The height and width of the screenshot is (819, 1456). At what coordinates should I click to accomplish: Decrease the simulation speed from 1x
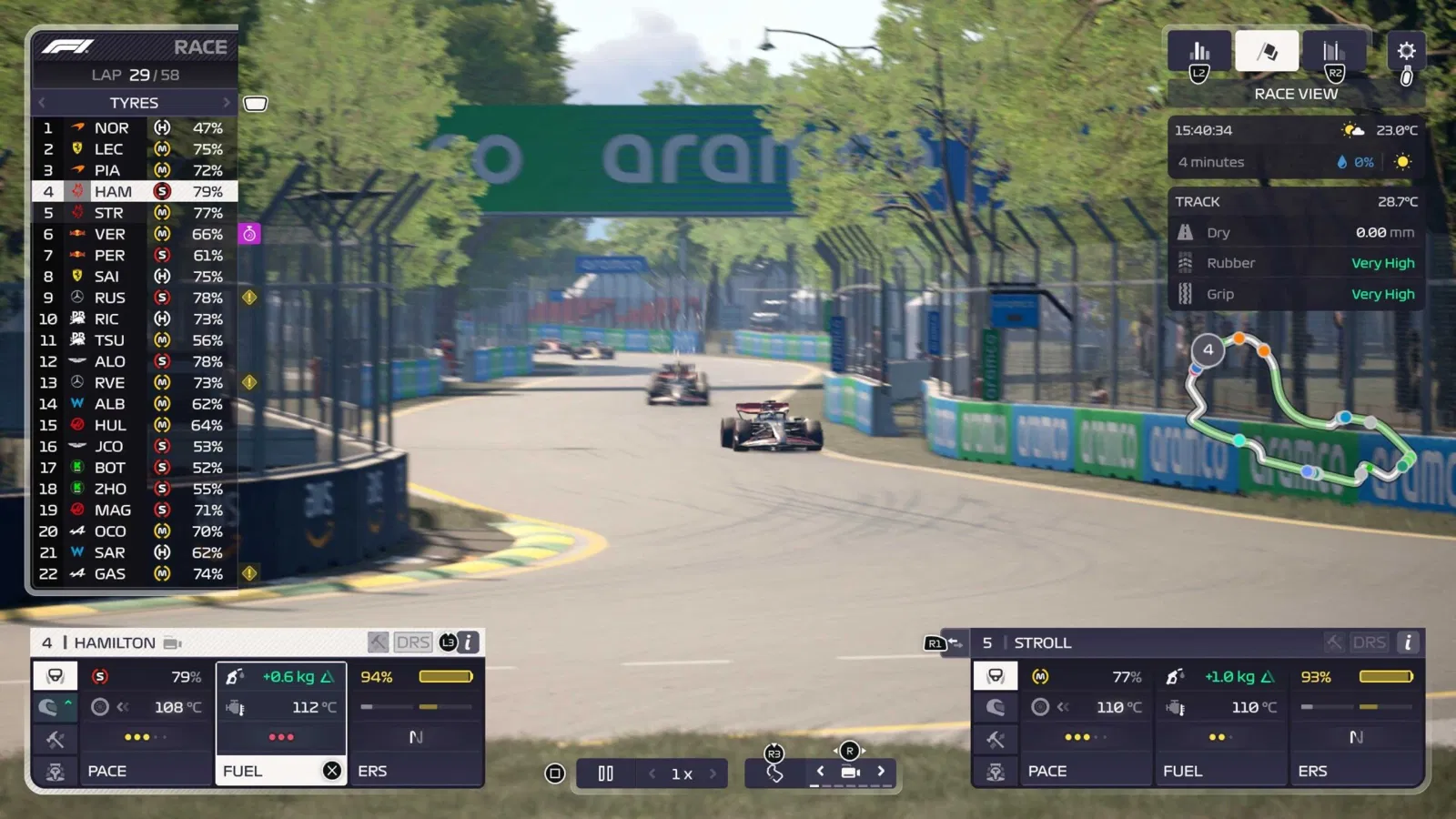[x=652, y=773]
